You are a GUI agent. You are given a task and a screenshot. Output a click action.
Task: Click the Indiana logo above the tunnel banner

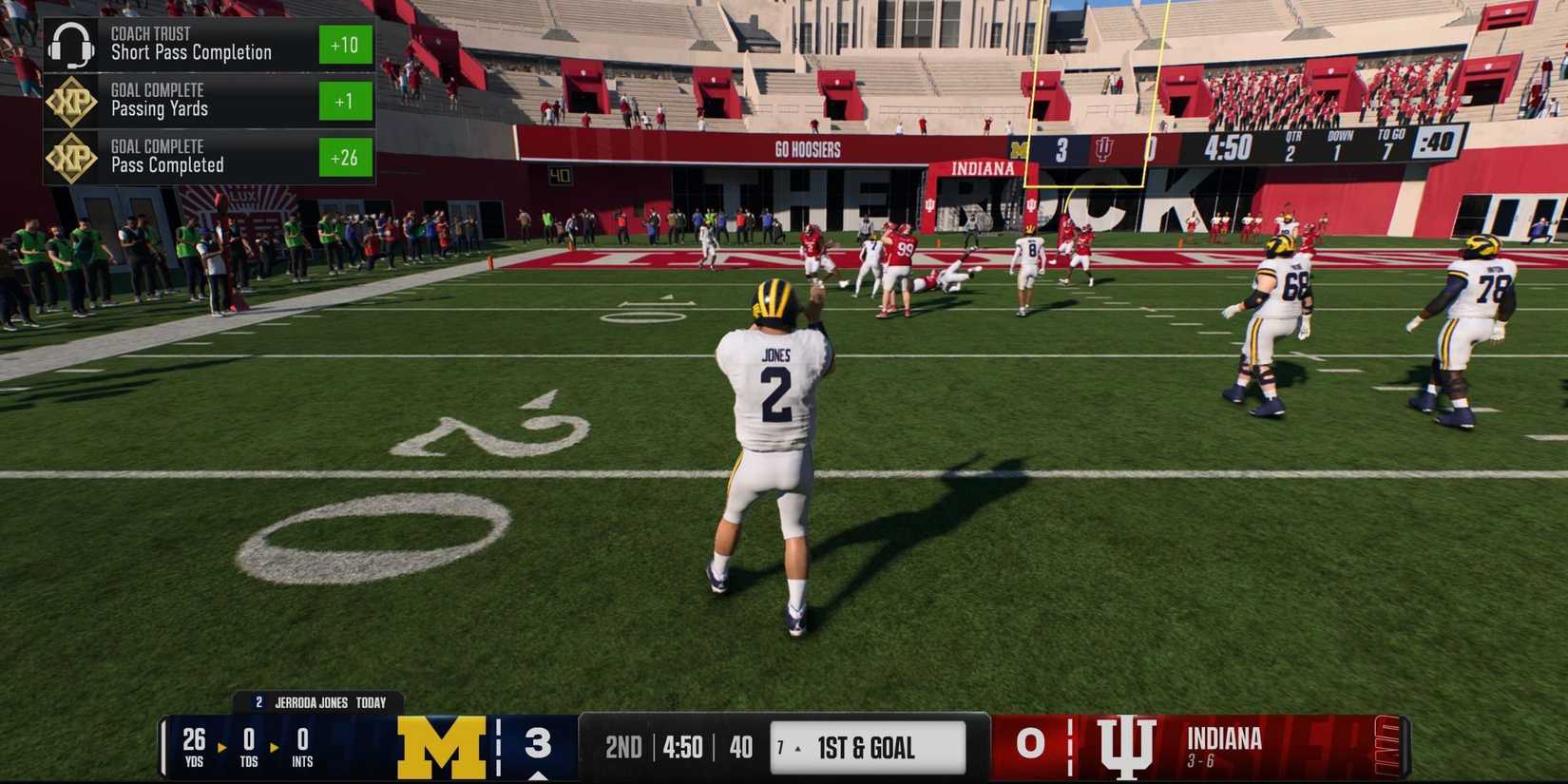tap(984, 168)
